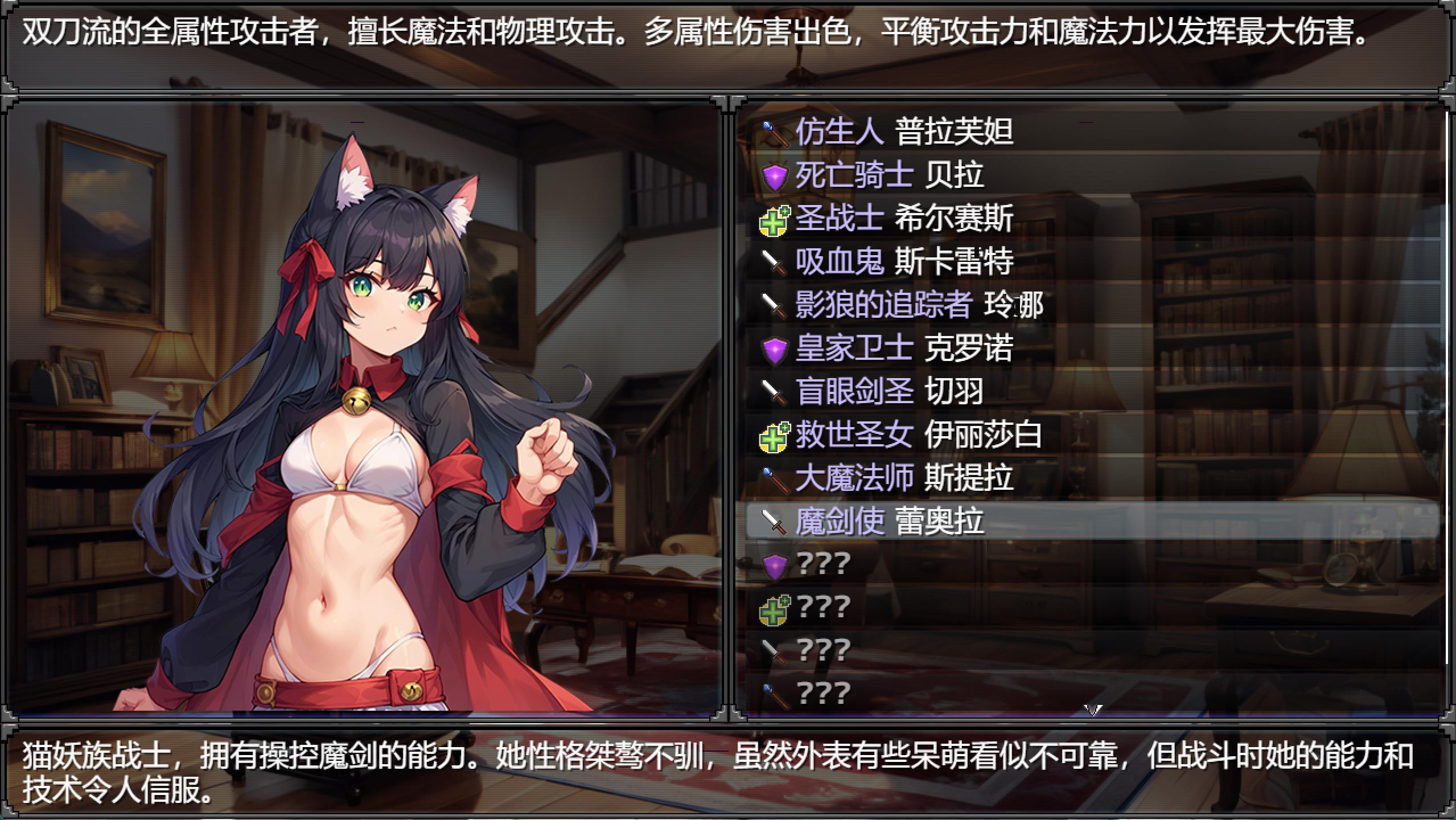Select the locked ??? entry with purple shield

(824, 564)
